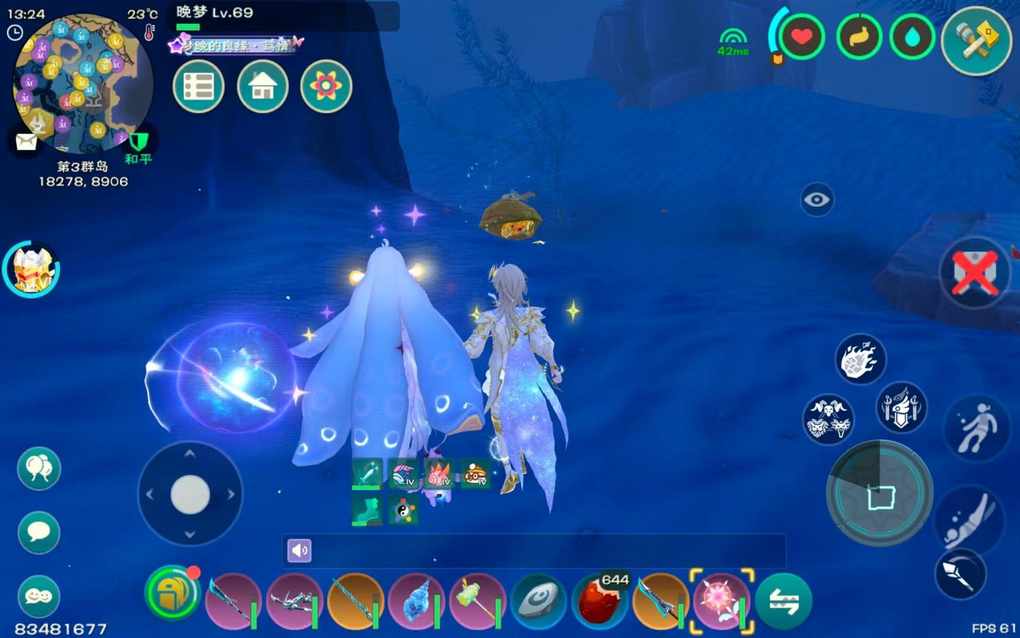Select the hammer tool hotbar slot

tap(478, 601)
